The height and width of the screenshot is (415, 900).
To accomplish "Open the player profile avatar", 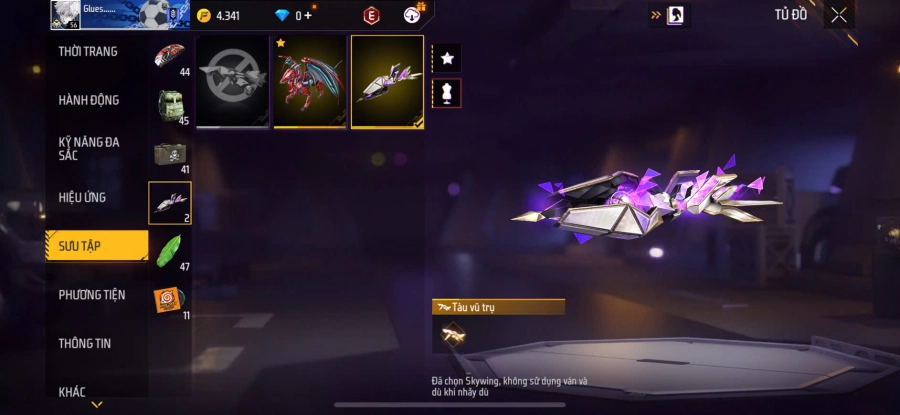I will pos(66,15).
